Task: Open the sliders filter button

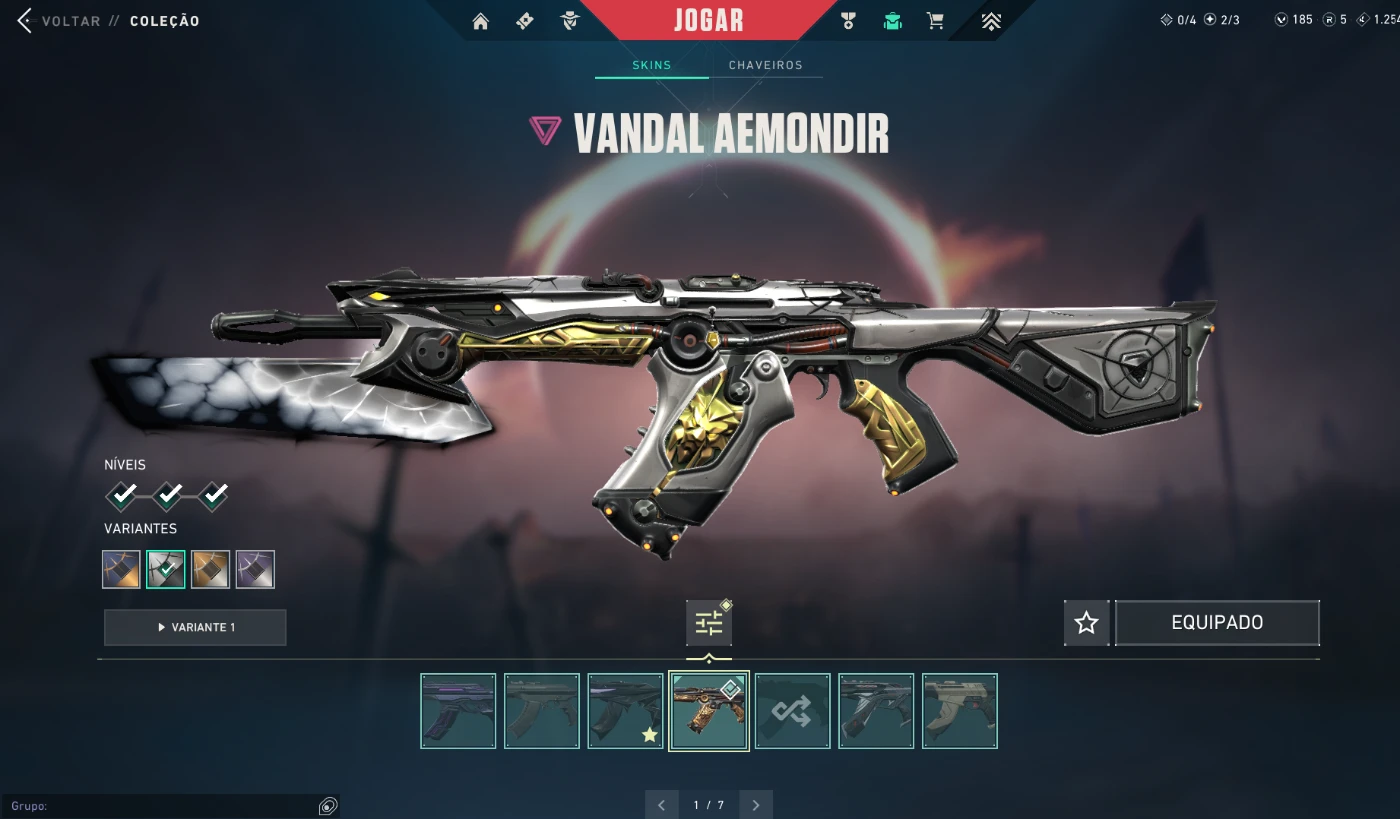Action: [709, 623]
